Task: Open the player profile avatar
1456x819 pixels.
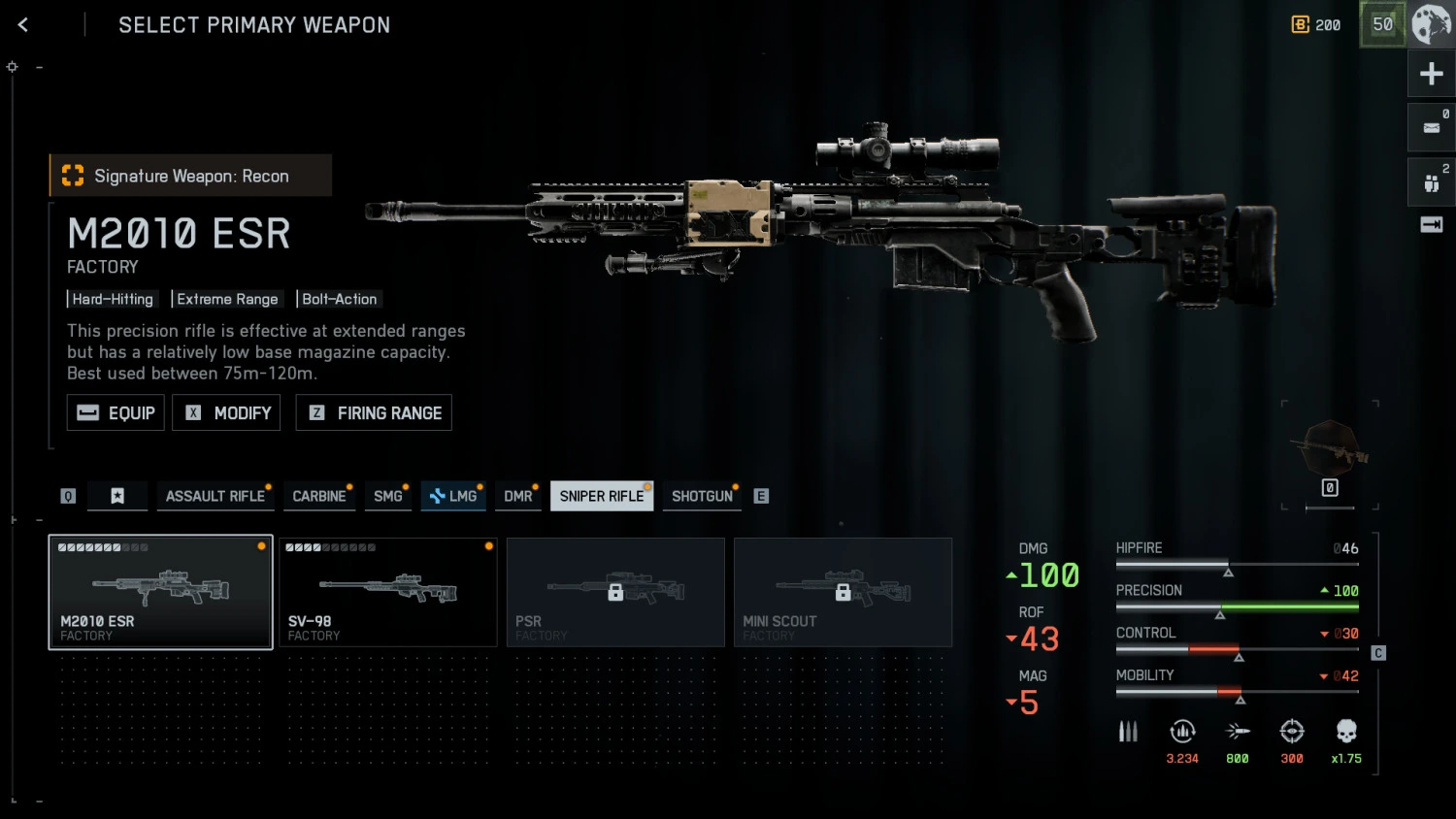Action: (x=1431, y=24)
